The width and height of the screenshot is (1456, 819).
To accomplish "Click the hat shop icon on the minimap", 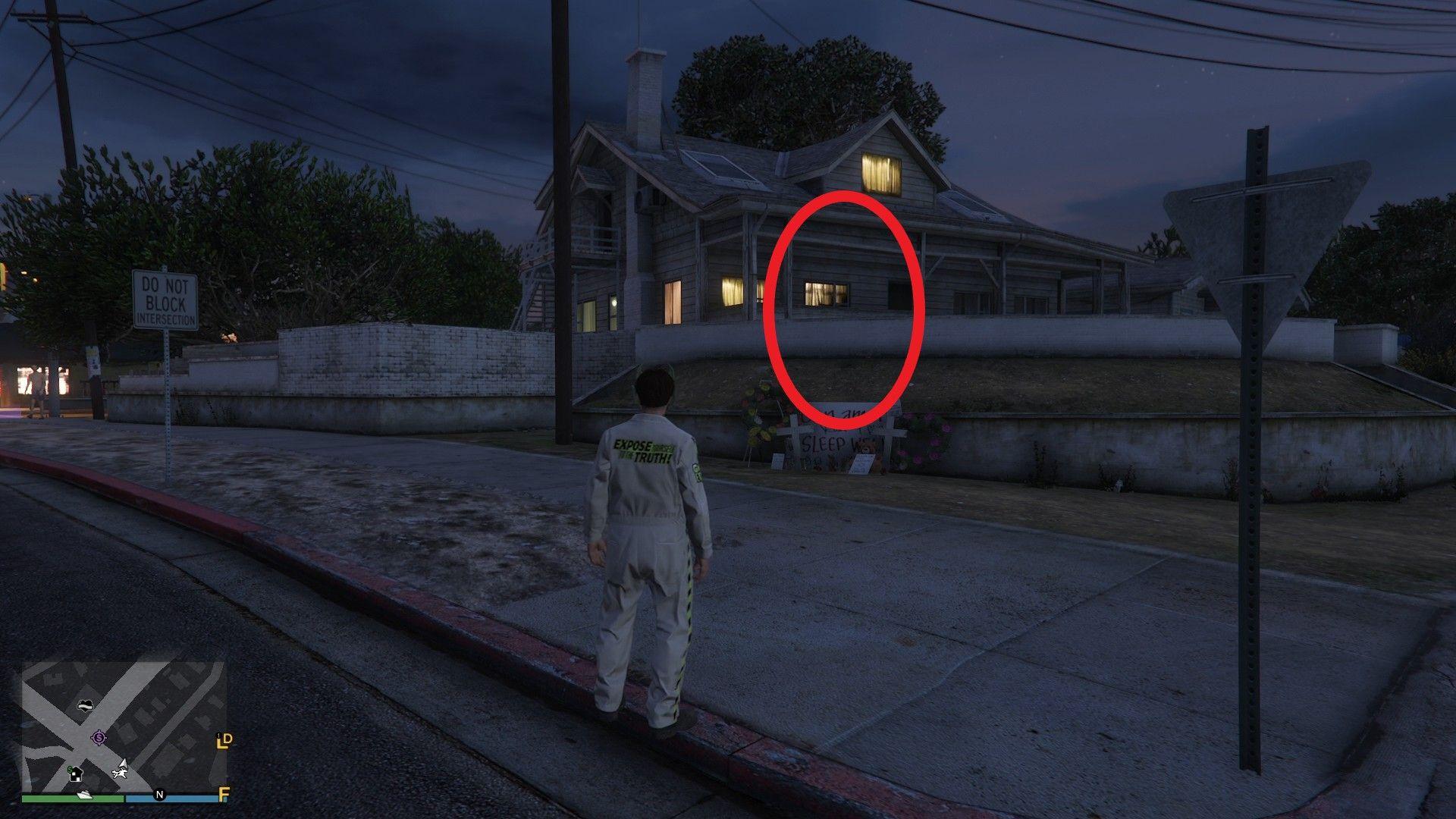I will click(86, 705).
